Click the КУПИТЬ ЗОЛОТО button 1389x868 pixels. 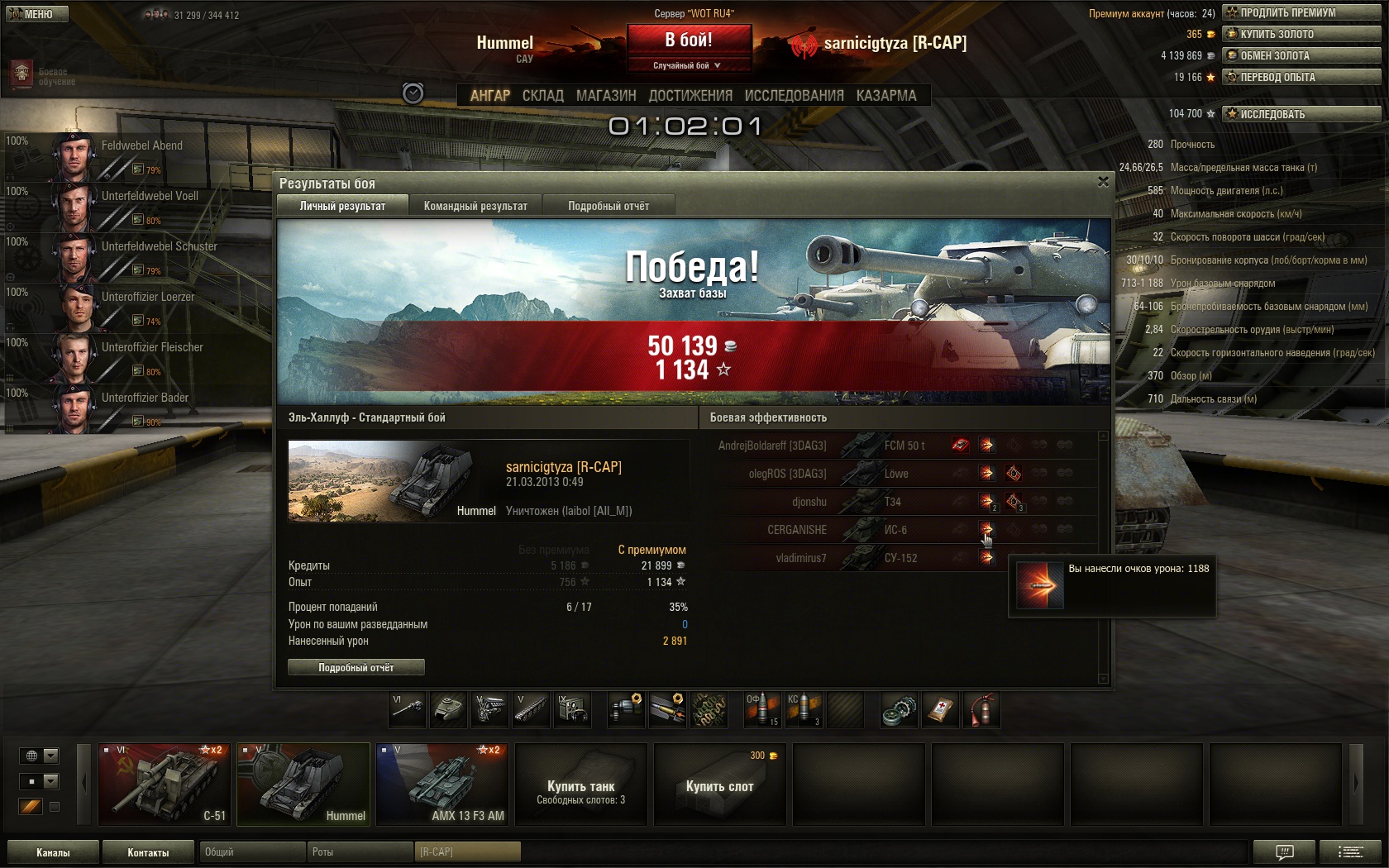coord(1301,34)
